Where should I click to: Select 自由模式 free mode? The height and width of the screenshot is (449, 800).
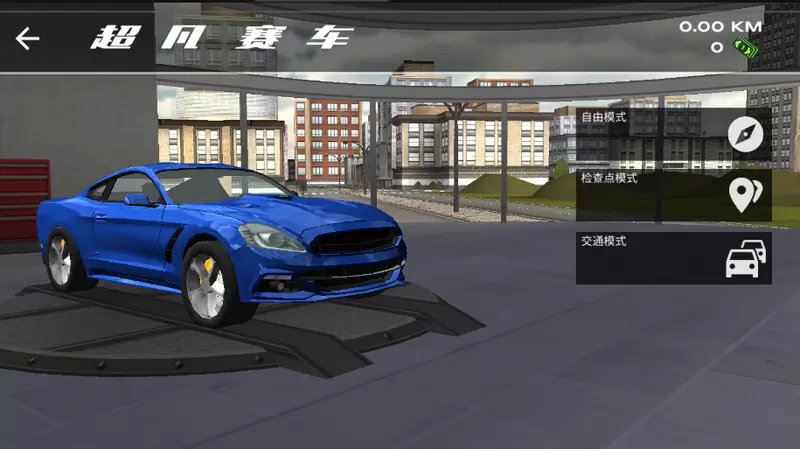[x=673, y=133]
